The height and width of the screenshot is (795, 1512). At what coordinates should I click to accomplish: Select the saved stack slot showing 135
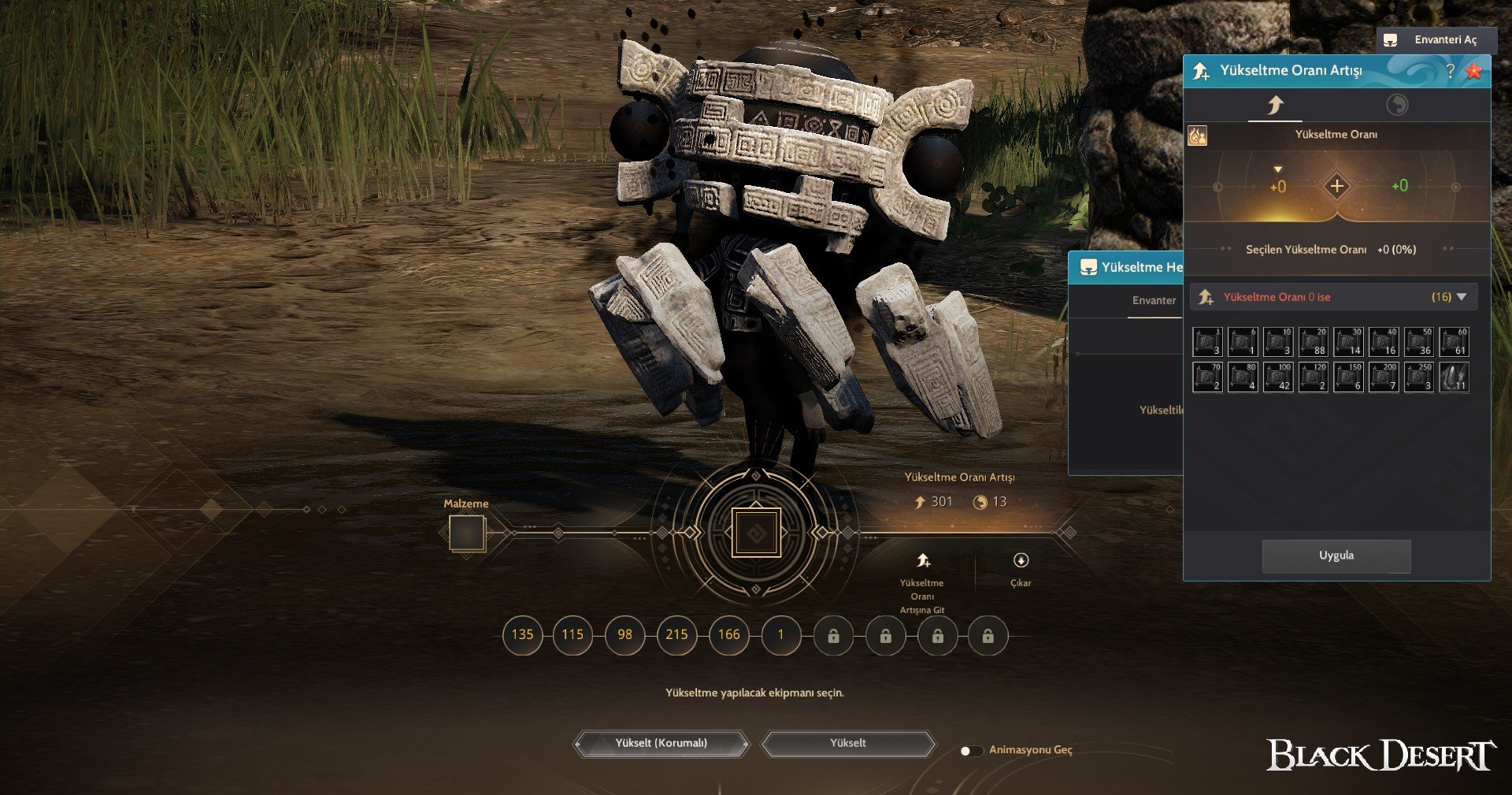(522, 634)
